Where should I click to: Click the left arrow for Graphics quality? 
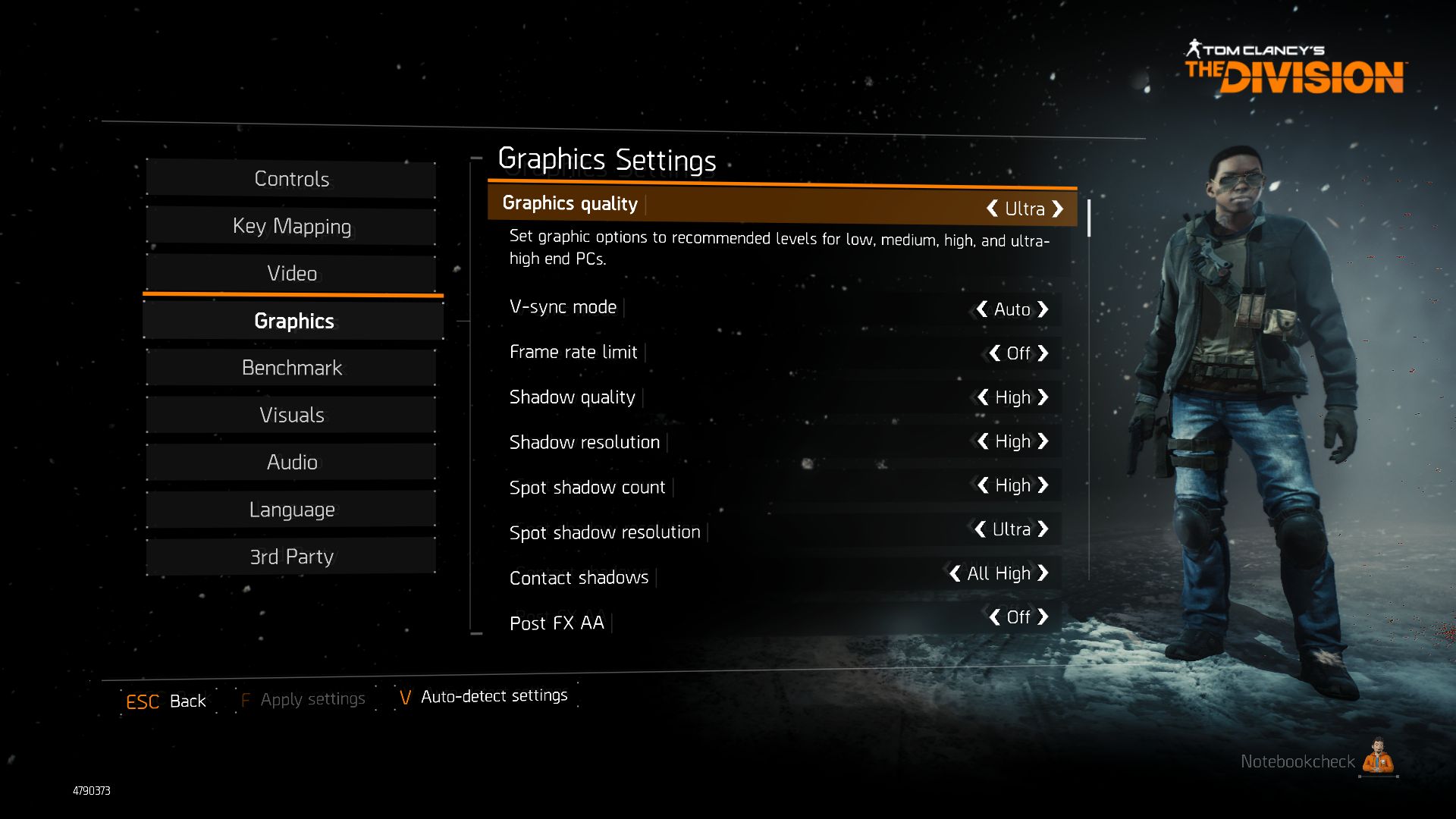(992, 209)
